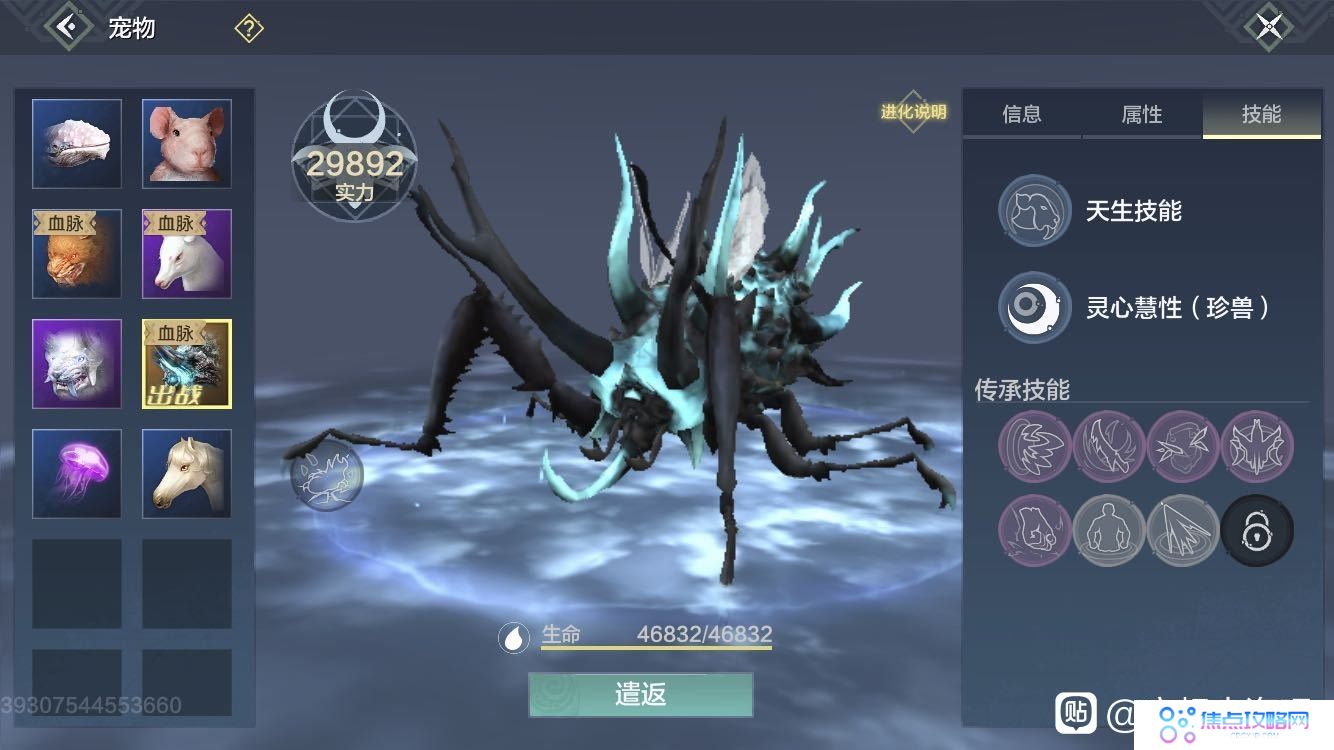Image resolution: width=1334 pixels, height=750 pixels.
Task: Open the 天生技能 (innate skill) icon
Action: pos(1033,211)
